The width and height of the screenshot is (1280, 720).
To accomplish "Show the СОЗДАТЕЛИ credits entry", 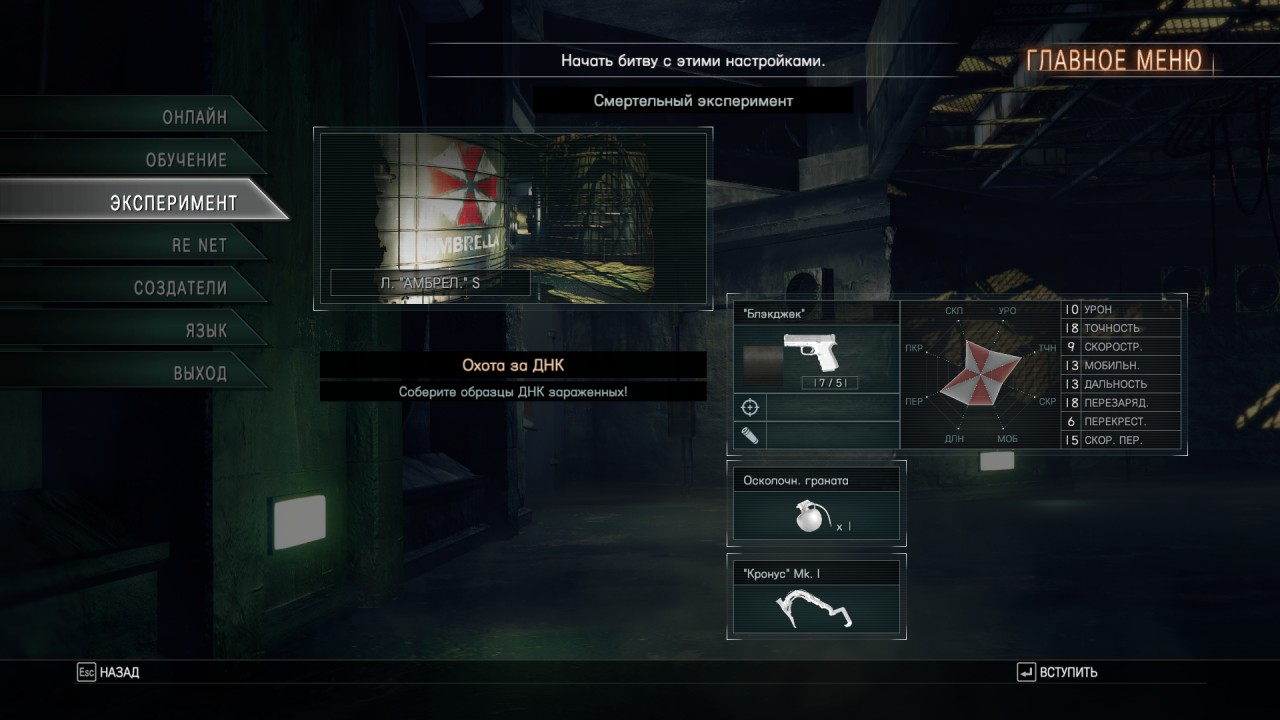I will [180, 288].
